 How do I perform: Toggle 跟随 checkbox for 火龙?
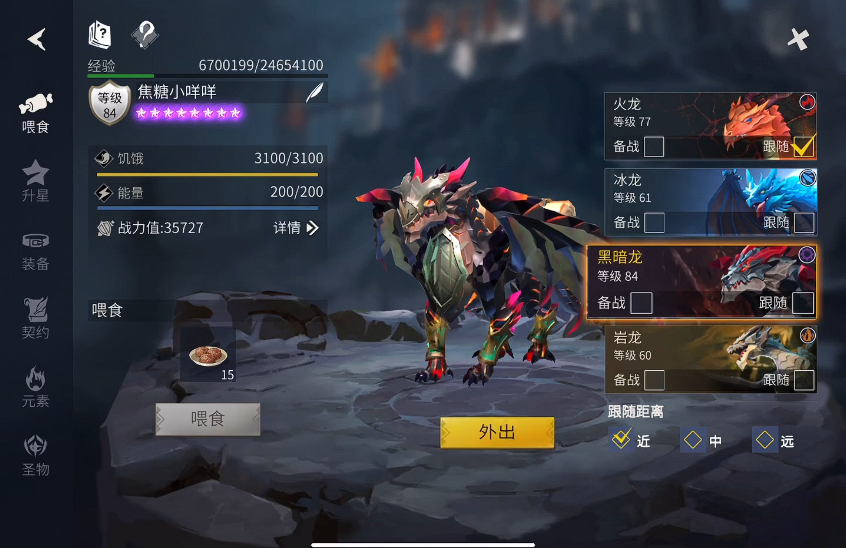(803, 147)
